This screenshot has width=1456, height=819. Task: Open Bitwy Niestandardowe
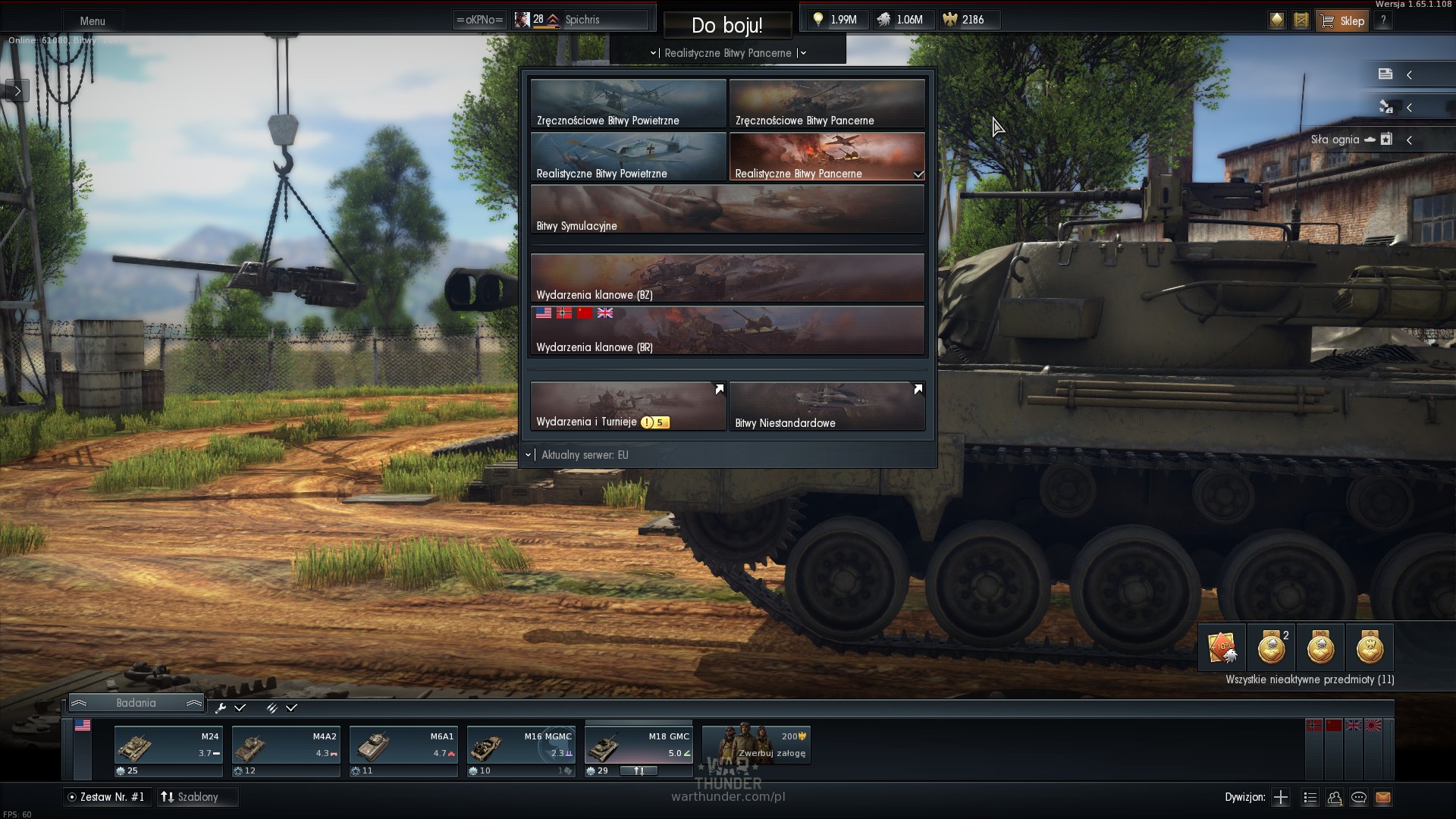[x=827, y=406]
